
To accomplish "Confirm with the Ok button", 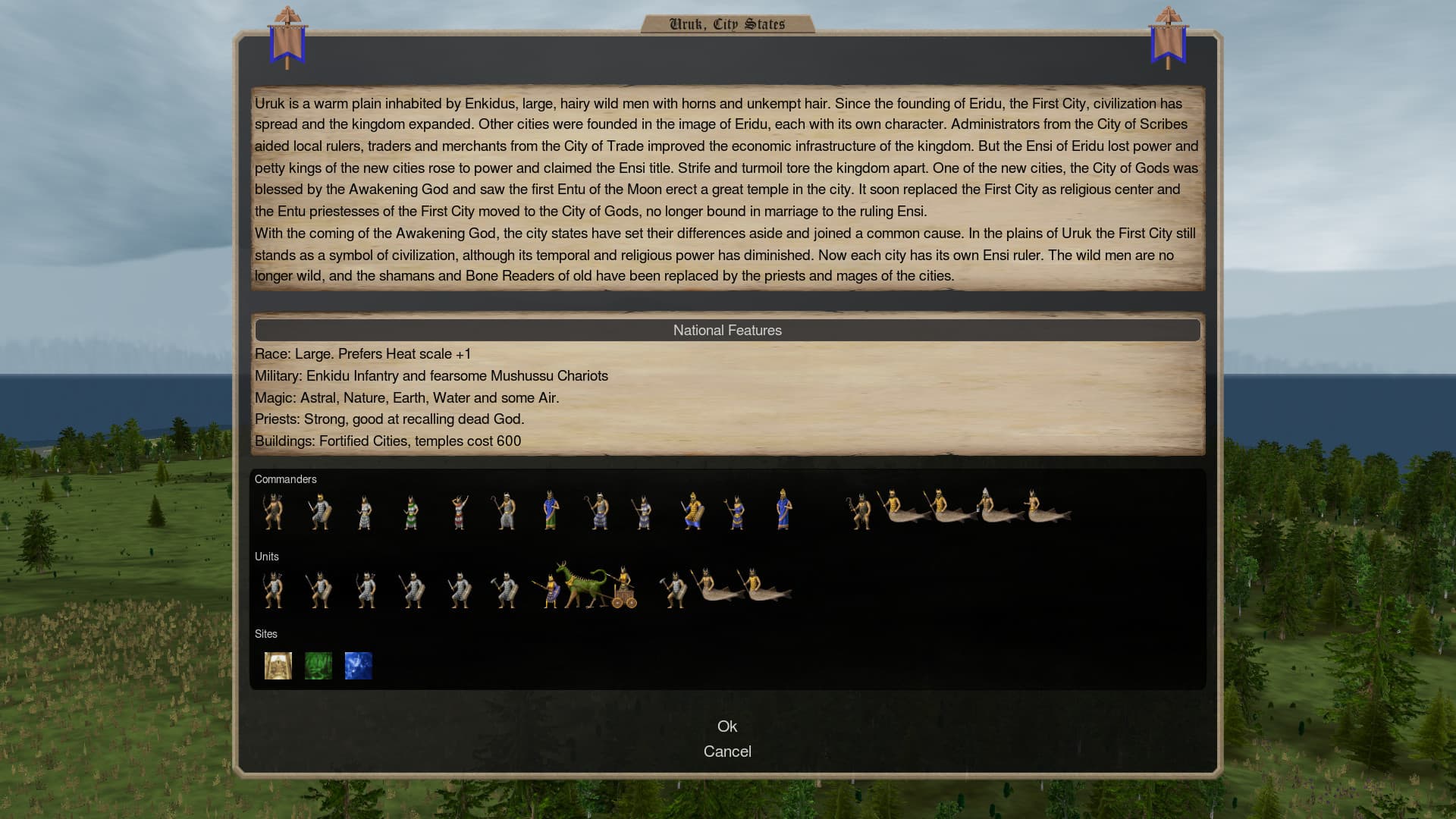I will pyautogui.click(x=727, y=726).
